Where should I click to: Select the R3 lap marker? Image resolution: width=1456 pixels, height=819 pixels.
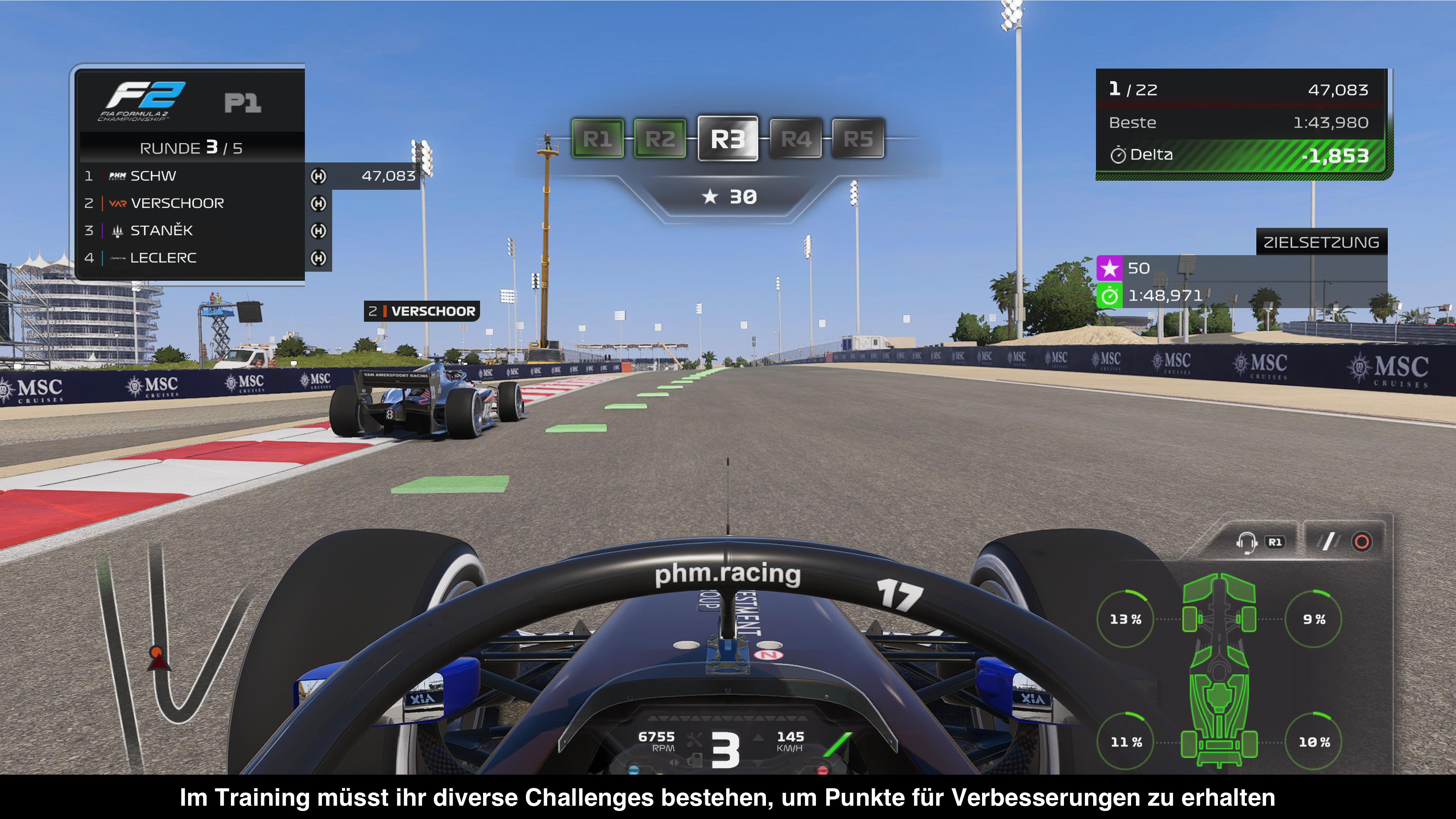(x=728, y=138)
